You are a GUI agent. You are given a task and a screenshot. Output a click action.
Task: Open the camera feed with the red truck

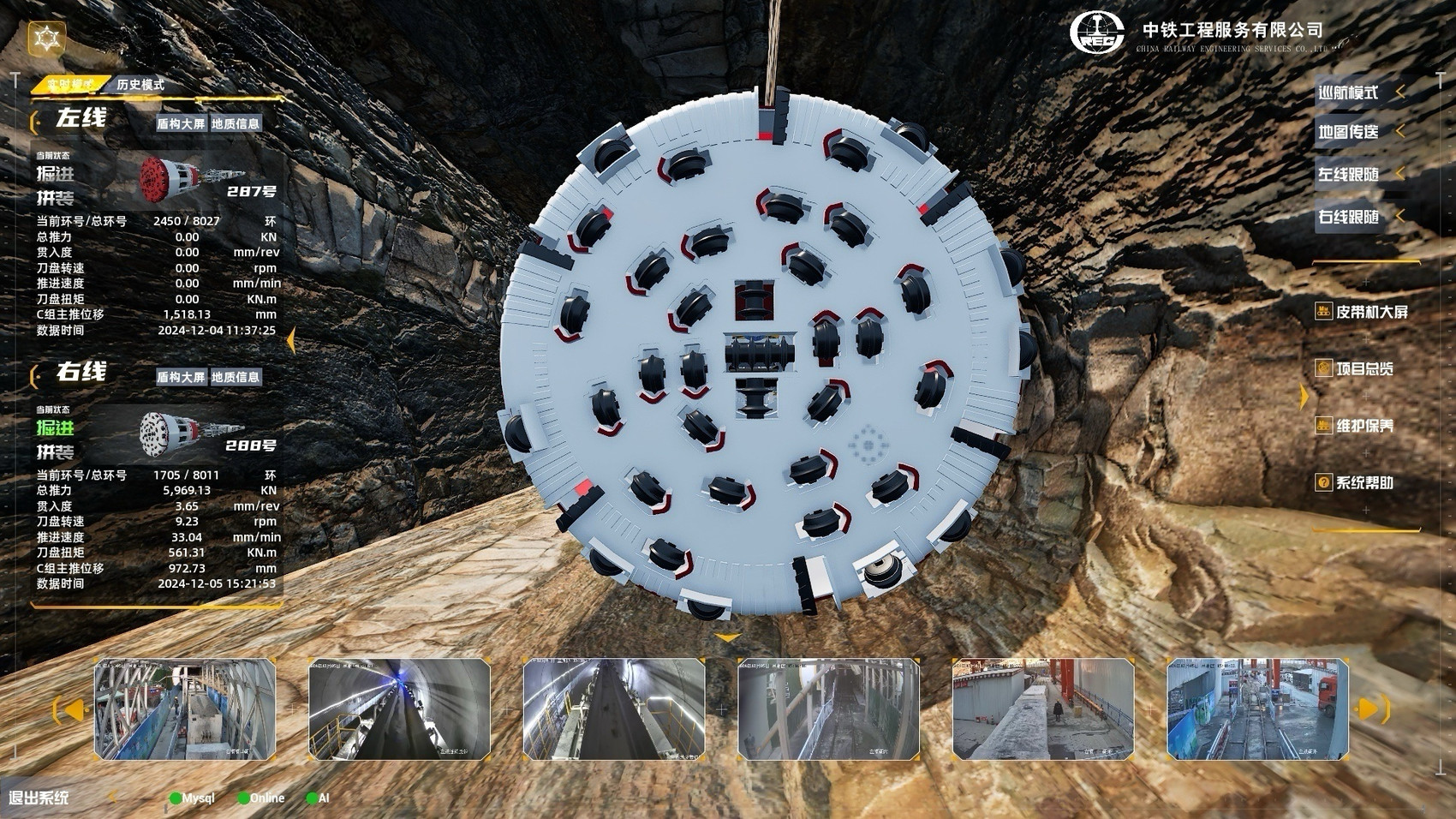[x=1257, y=708]
